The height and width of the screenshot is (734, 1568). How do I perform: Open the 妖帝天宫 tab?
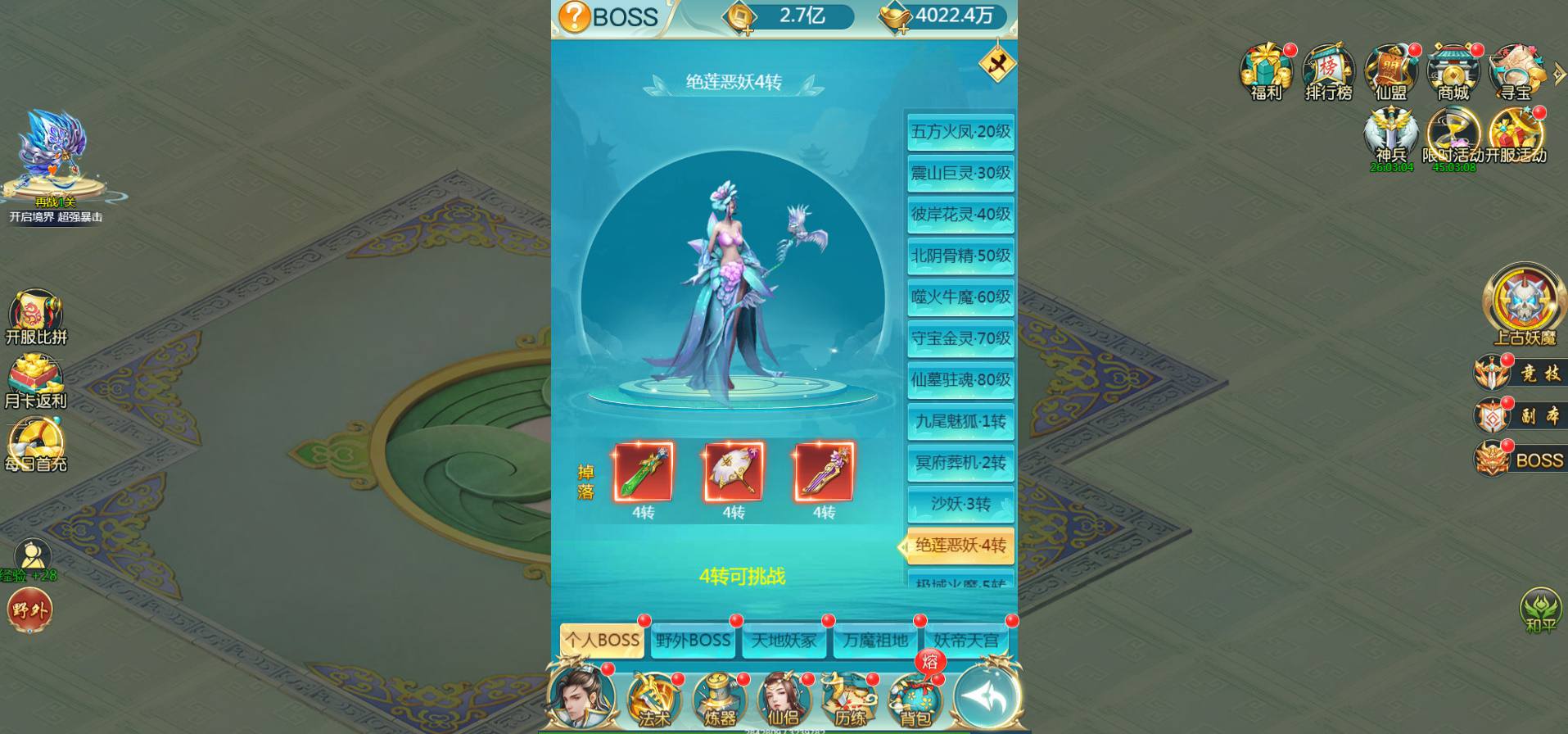point(966,641)
